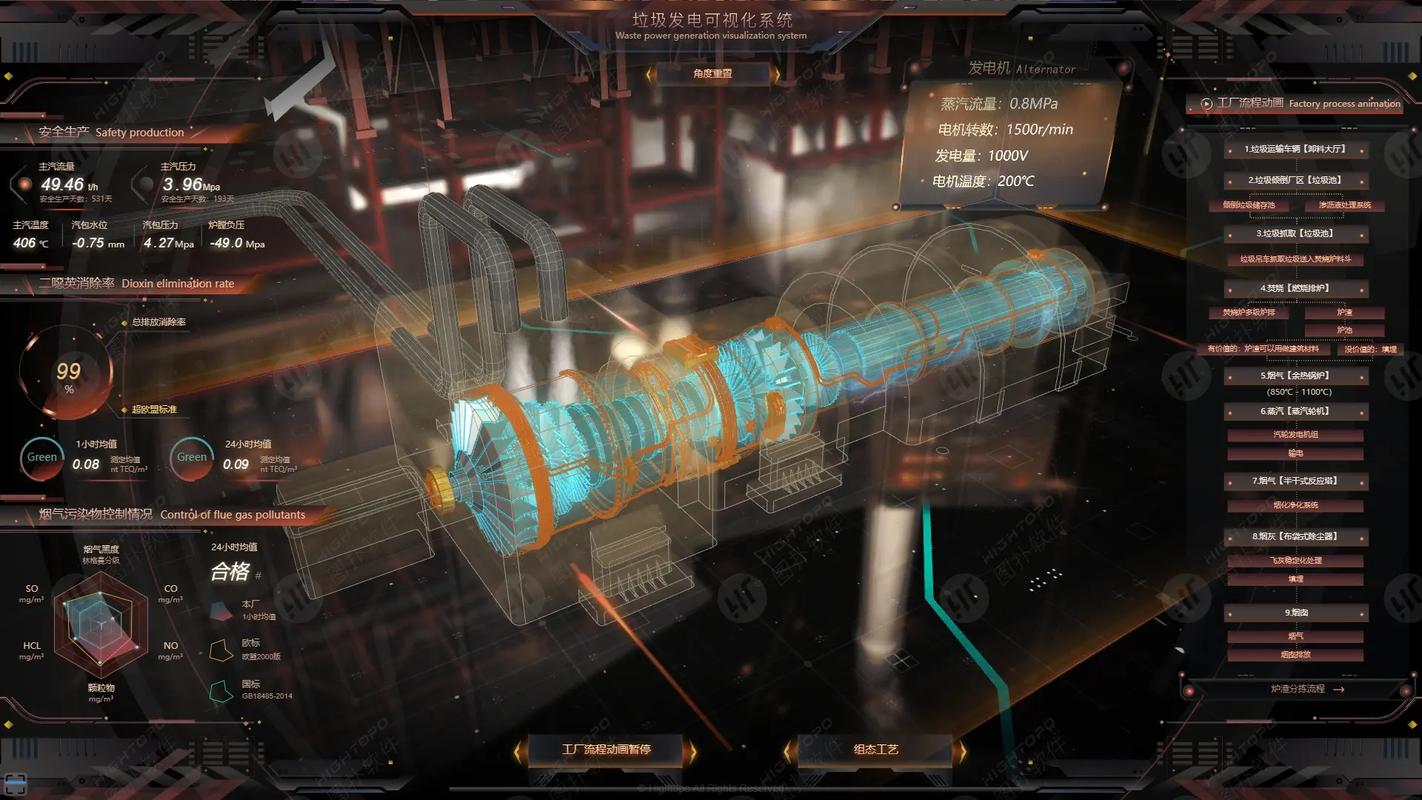Click the 角度重置 angle reset button
1422x800 pixels.
point(712,73)
